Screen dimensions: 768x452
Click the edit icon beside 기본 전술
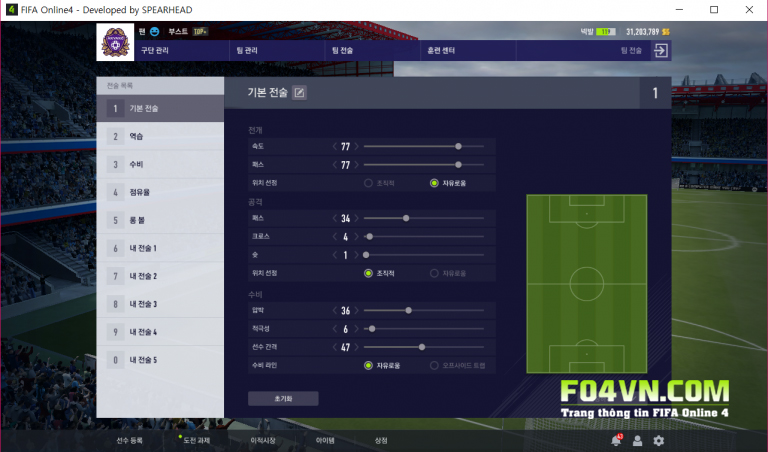[299, 93]
